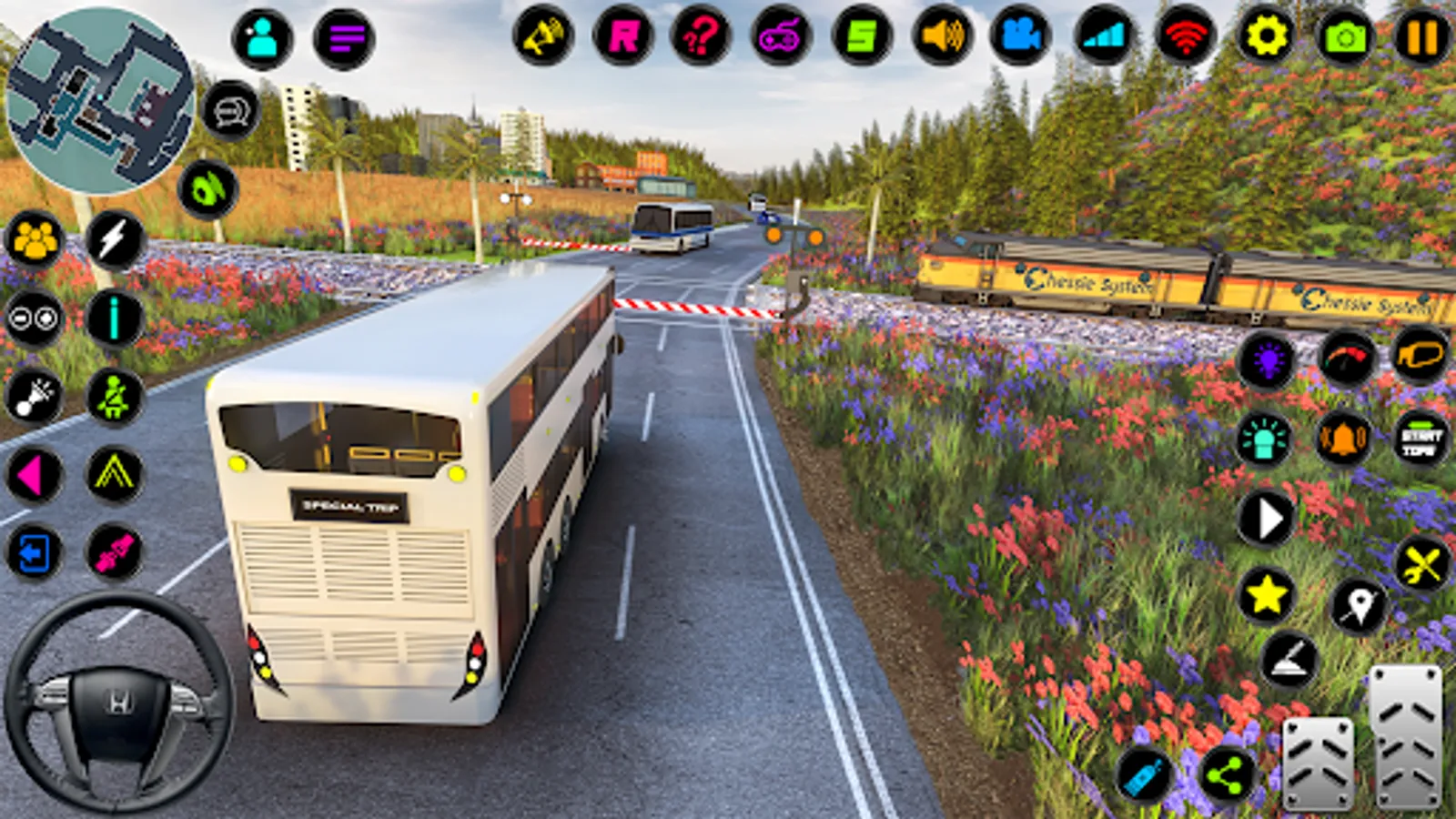This screenshot has width=1456, height=819.
Task: Click the green share icon
Action: click(1226, 775)
